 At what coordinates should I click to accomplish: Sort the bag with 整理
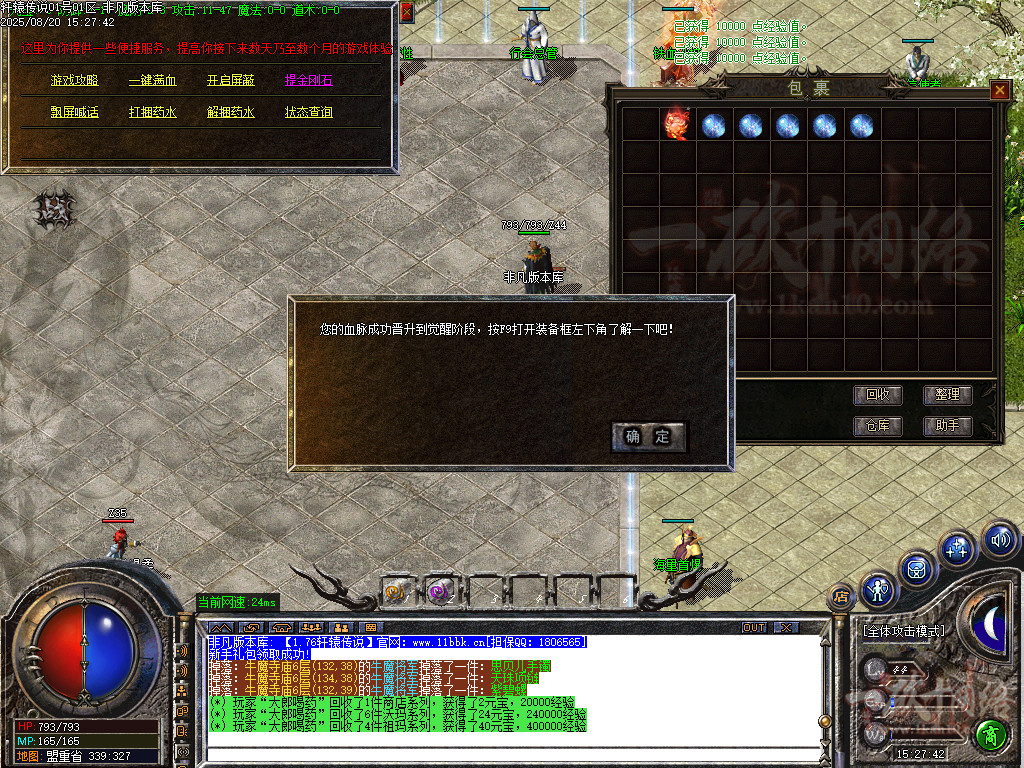[947, 395]
